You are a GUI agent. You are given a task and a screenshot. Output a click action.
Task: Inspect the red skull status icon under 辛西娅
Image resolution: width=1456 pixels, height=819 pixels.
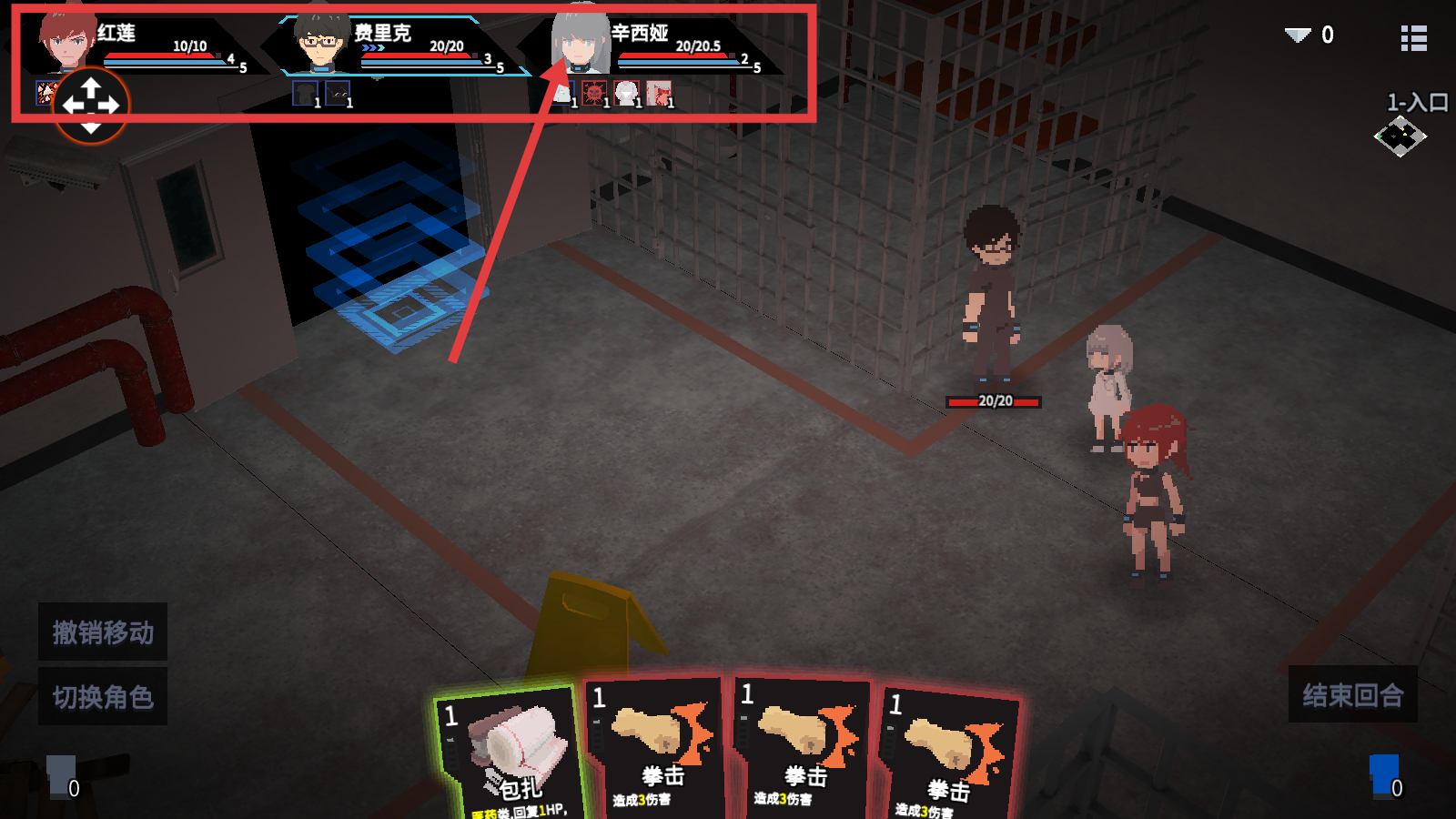[594, 93]
